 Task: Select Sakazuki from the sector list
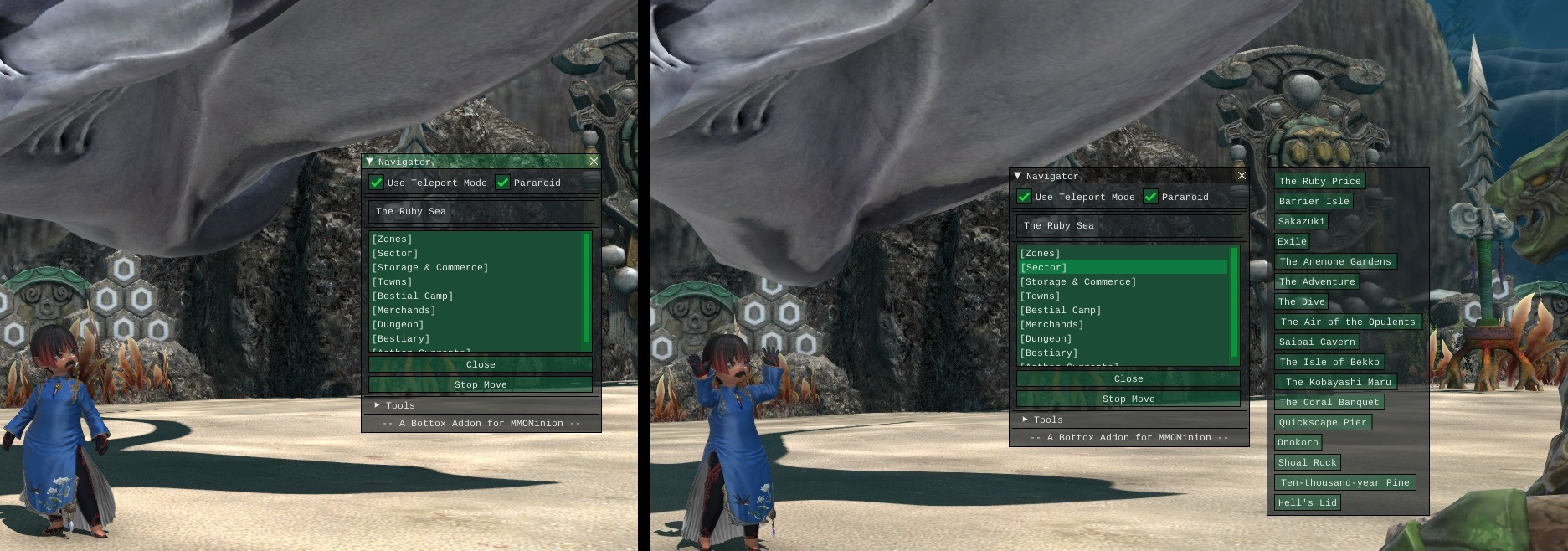click(x=1301, y=221)
